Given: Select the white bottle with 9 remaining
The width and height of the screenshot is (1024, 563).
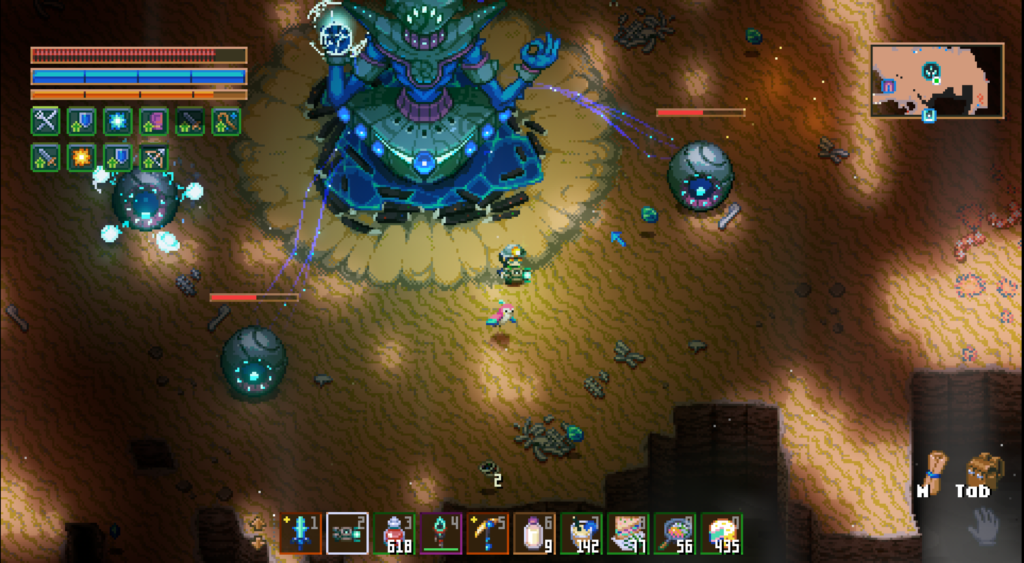Looking at the screenshot, I should [534, 534].
